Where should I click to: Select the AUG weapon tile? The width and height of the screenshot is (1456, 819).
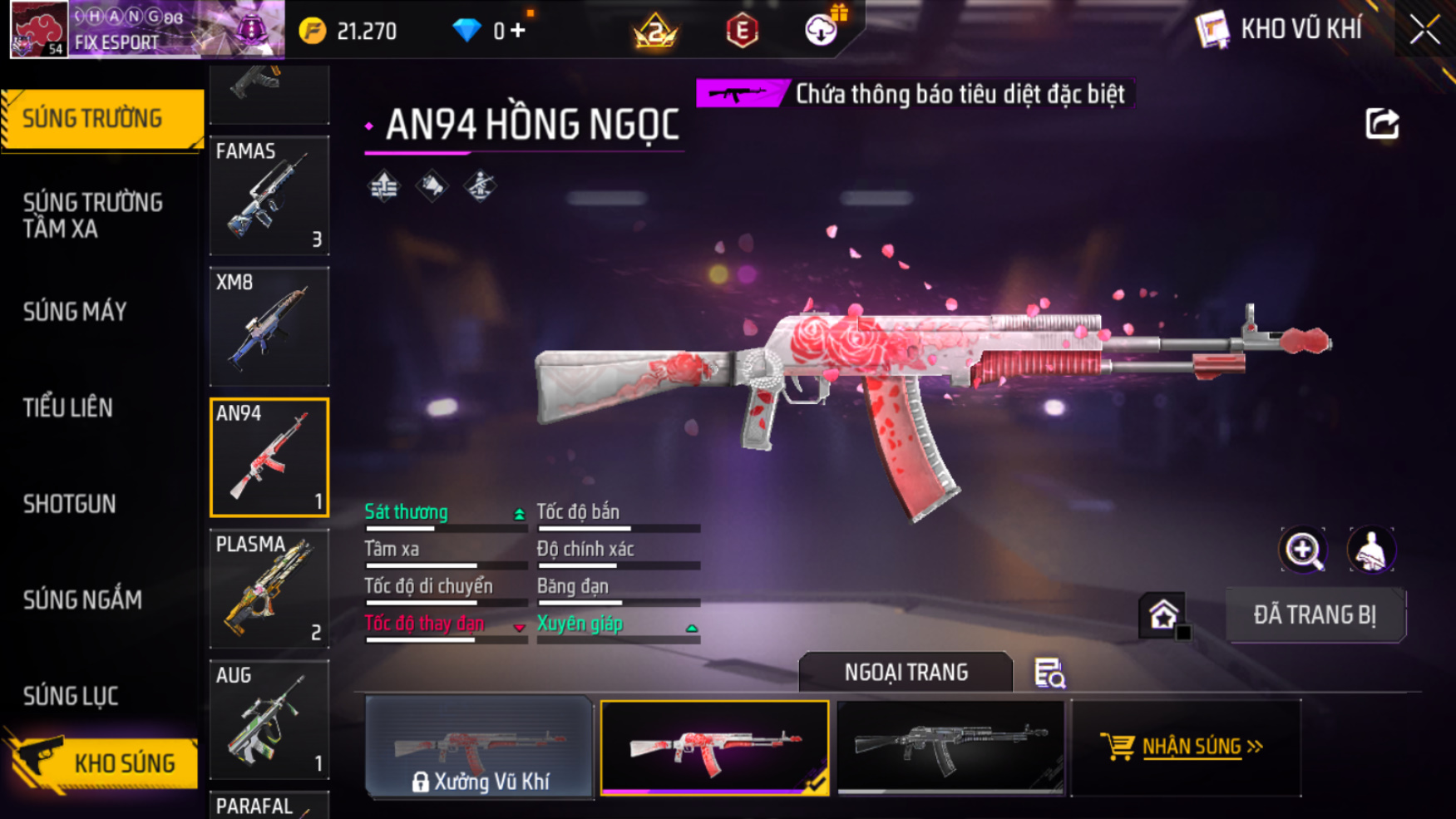pyautogui.click(x=269, y=720)
